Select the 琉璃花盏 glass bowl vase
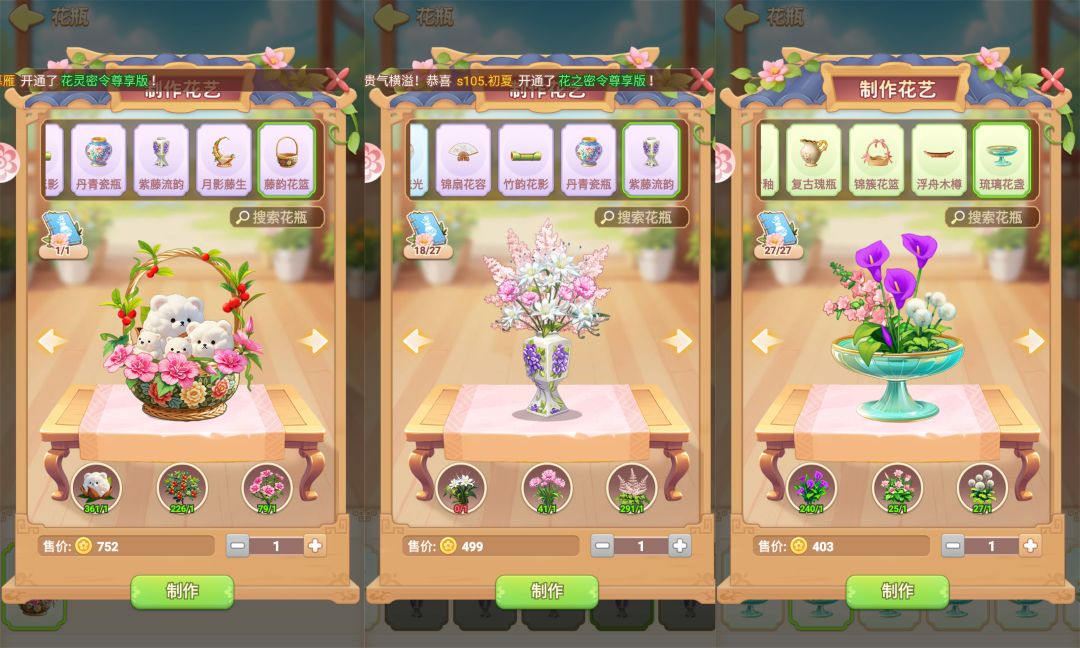Screen dimensions: 1080x648 pos(1001,159)
